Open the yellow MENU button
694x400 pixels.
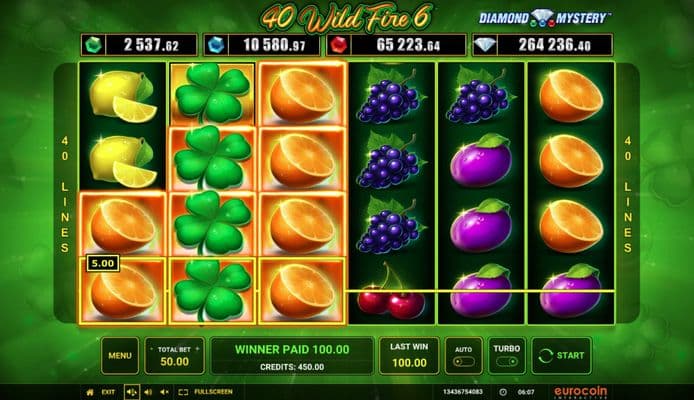click(120, 354)
